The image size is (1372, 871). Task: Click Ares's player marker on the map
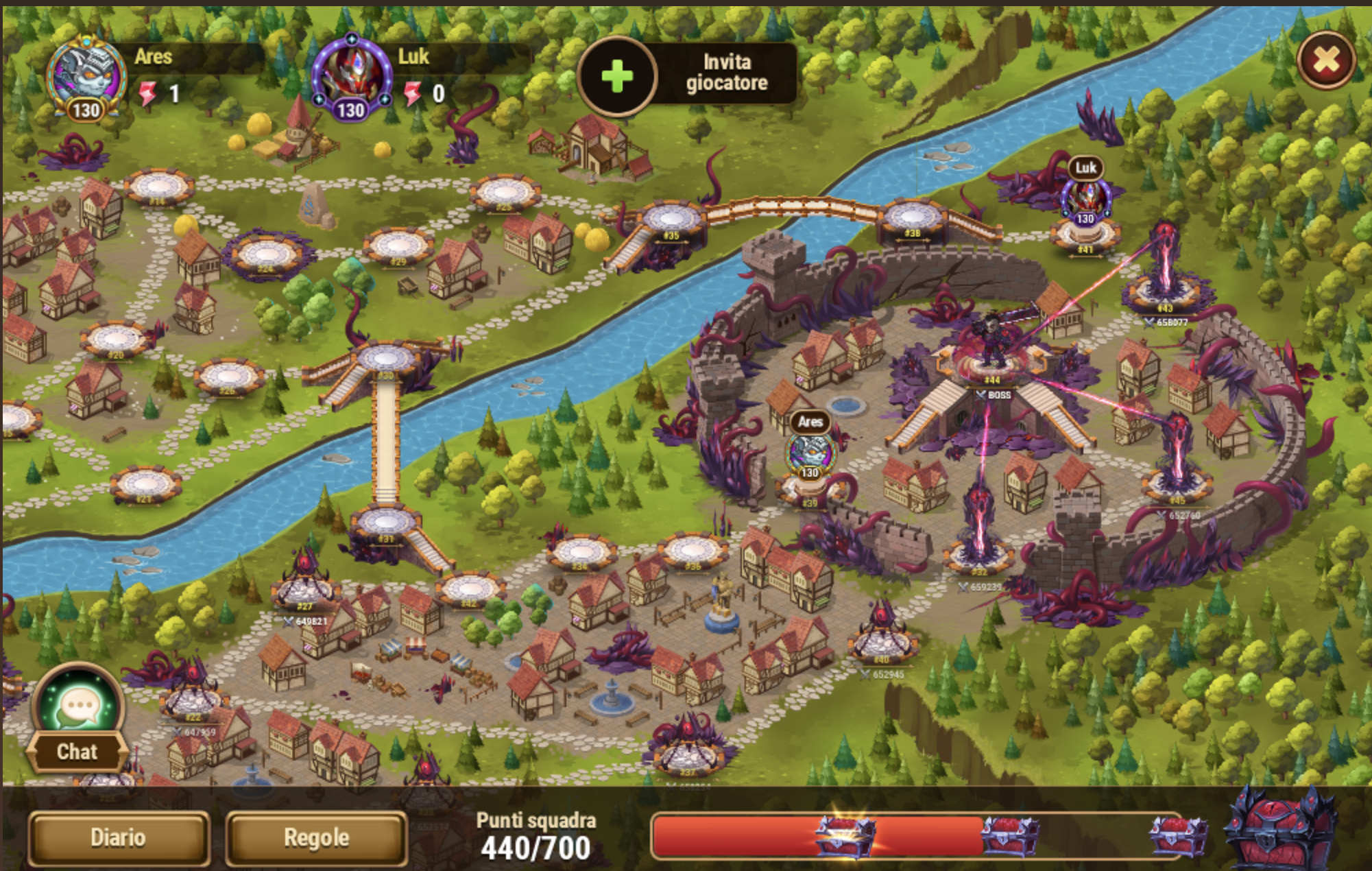coord(810,454)
